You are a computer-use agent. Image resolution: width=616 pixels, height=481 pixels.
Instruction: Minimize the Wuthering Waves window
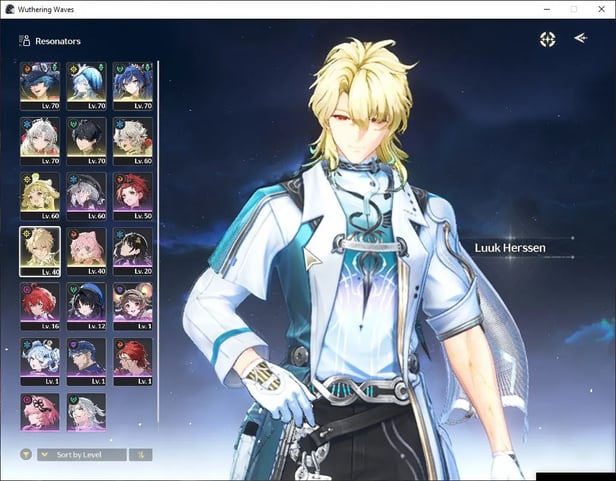coord(547,9)
